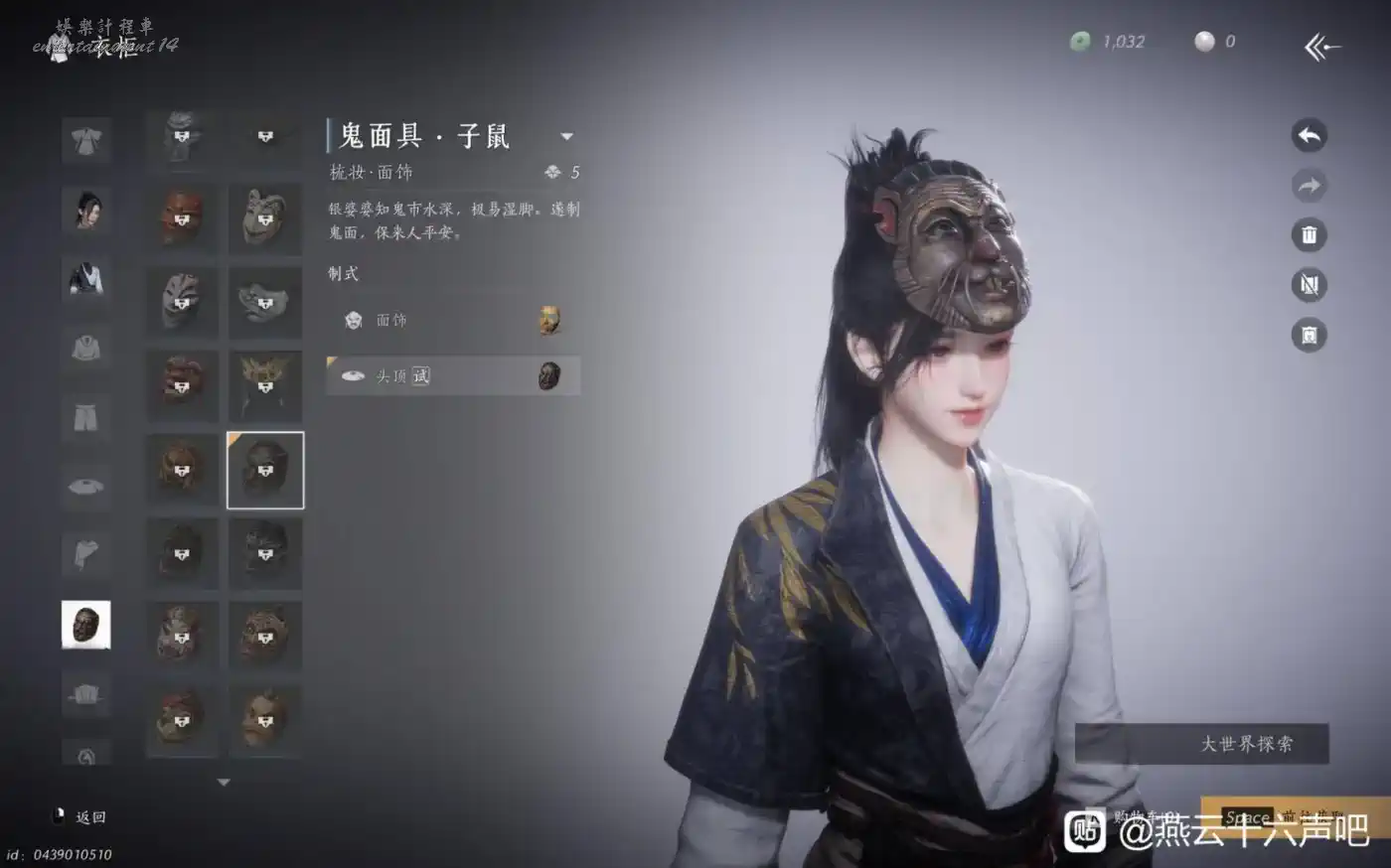Redo the outfit change

1309,186
